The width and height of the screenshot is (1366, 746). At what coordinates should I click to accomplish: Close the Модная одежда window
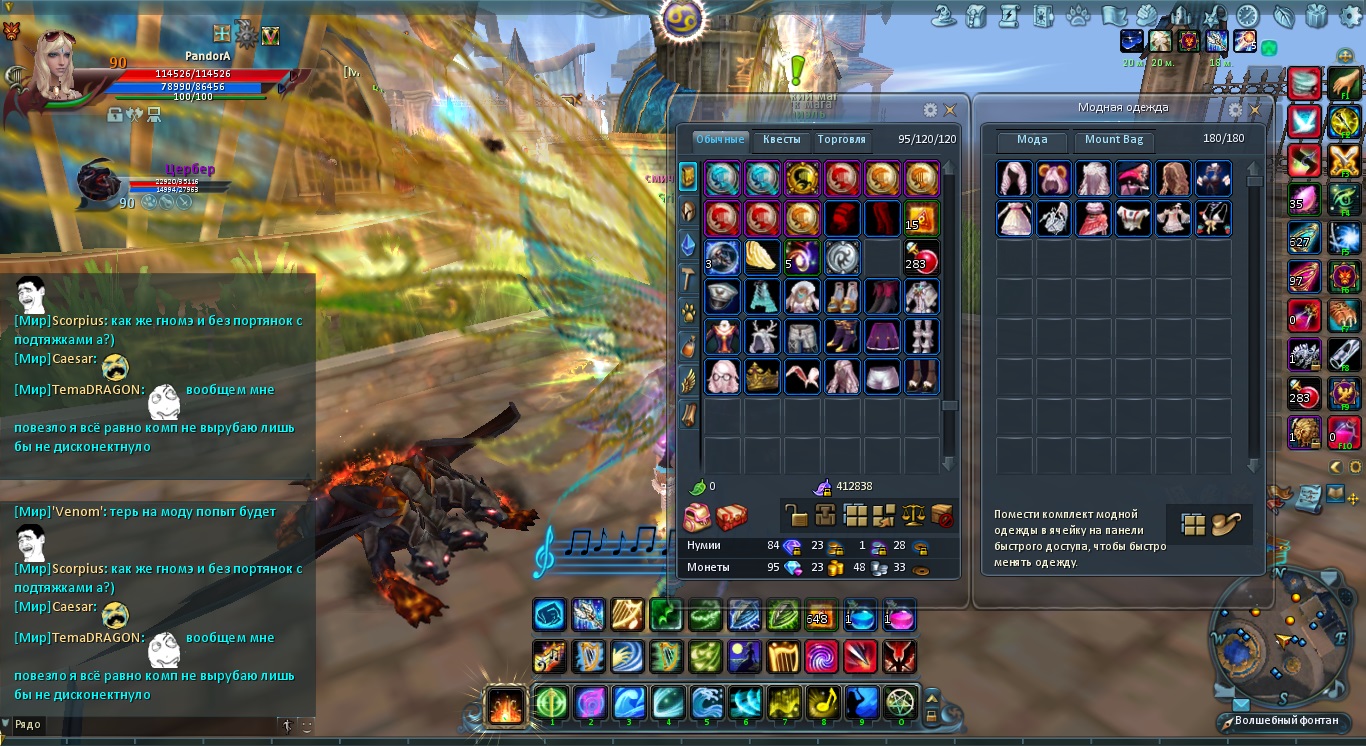[1255, 110]
